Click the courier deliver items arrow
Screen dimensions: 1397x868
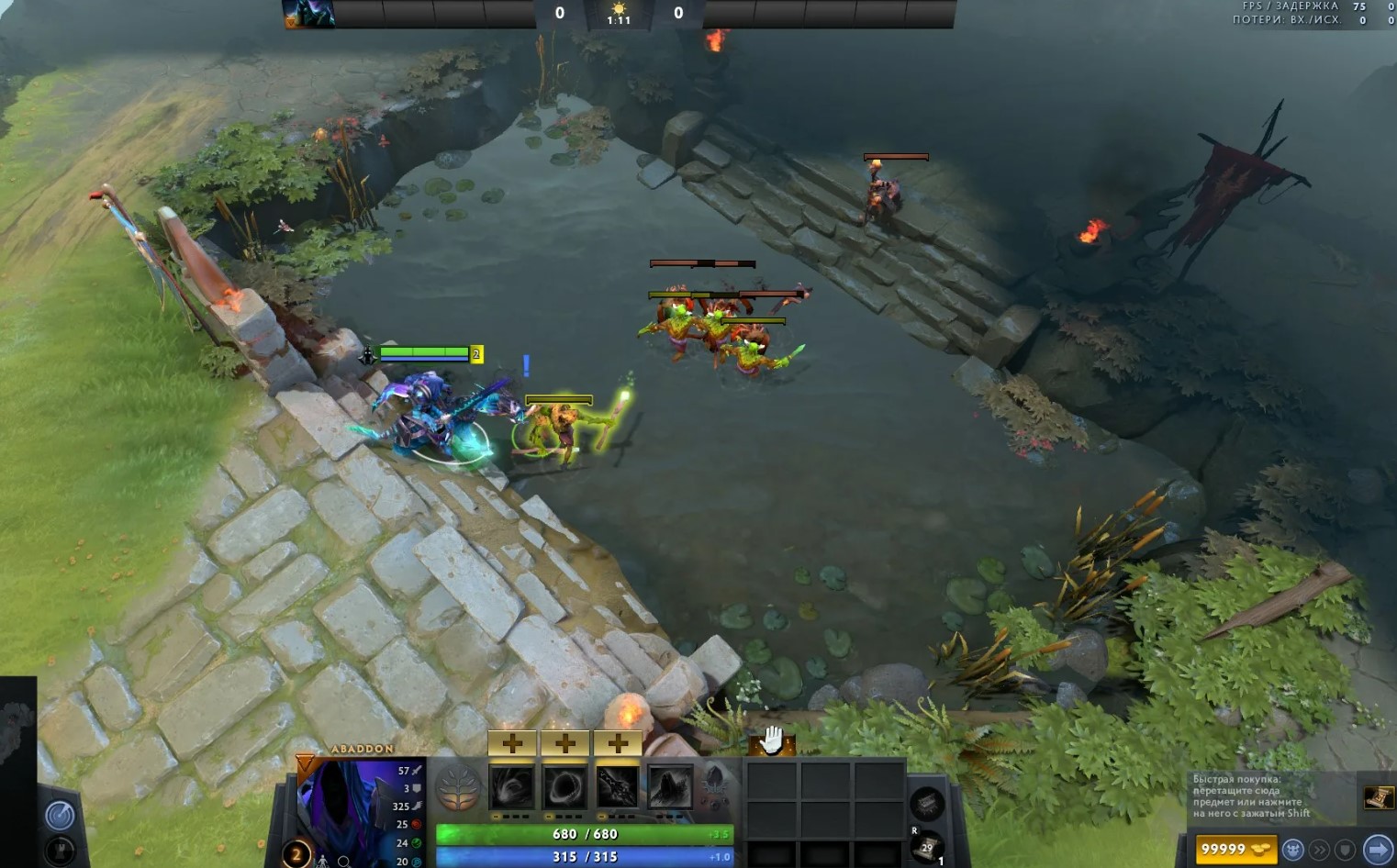(1377, 850)
